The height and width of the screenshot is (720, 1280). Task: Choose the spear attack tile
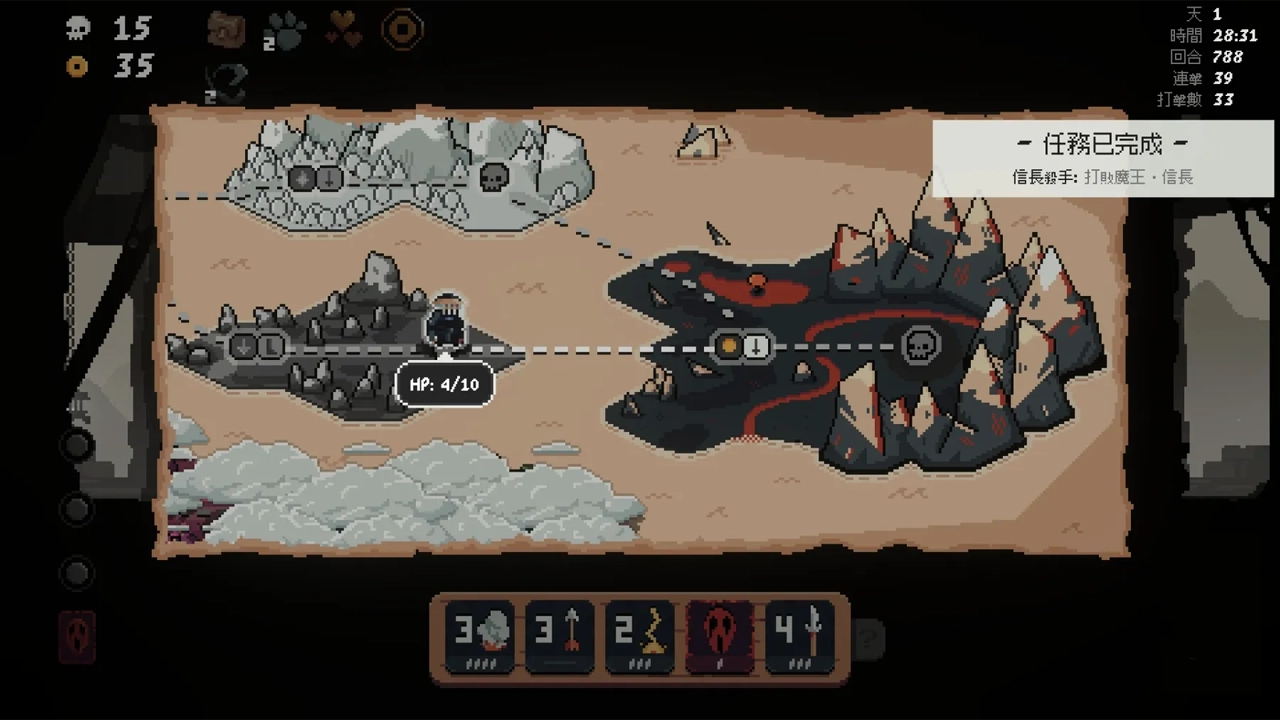(x=800, y=637)
